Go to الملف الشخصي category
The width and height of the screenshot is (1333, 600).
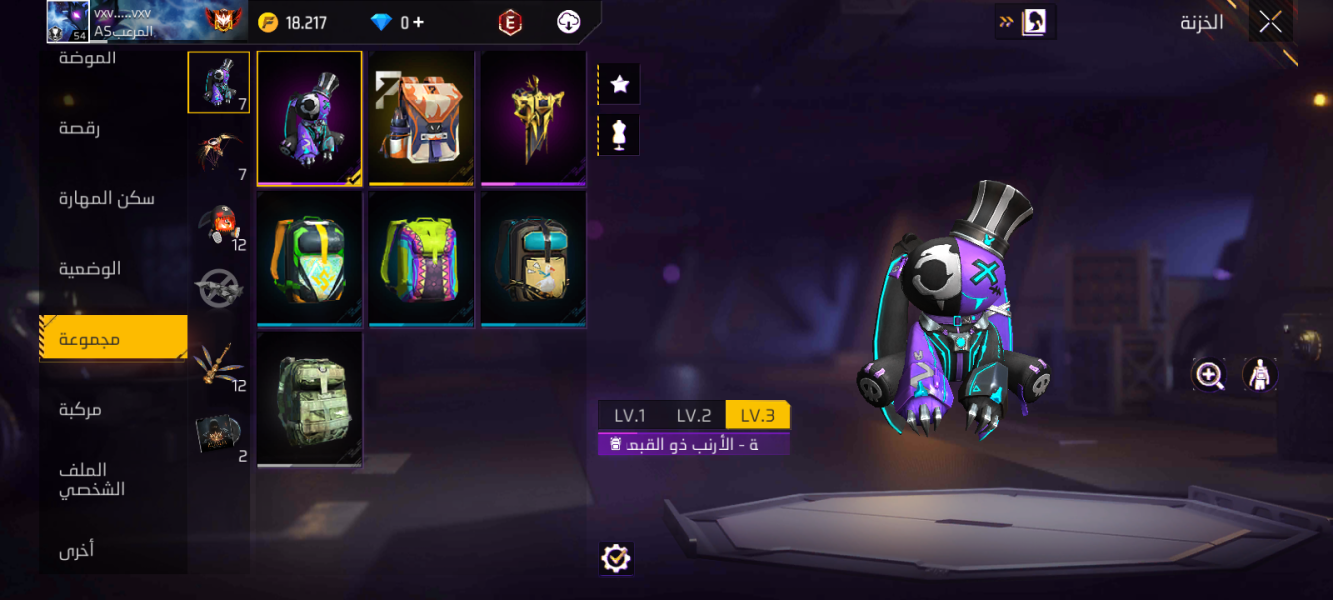tap(92, 479)
